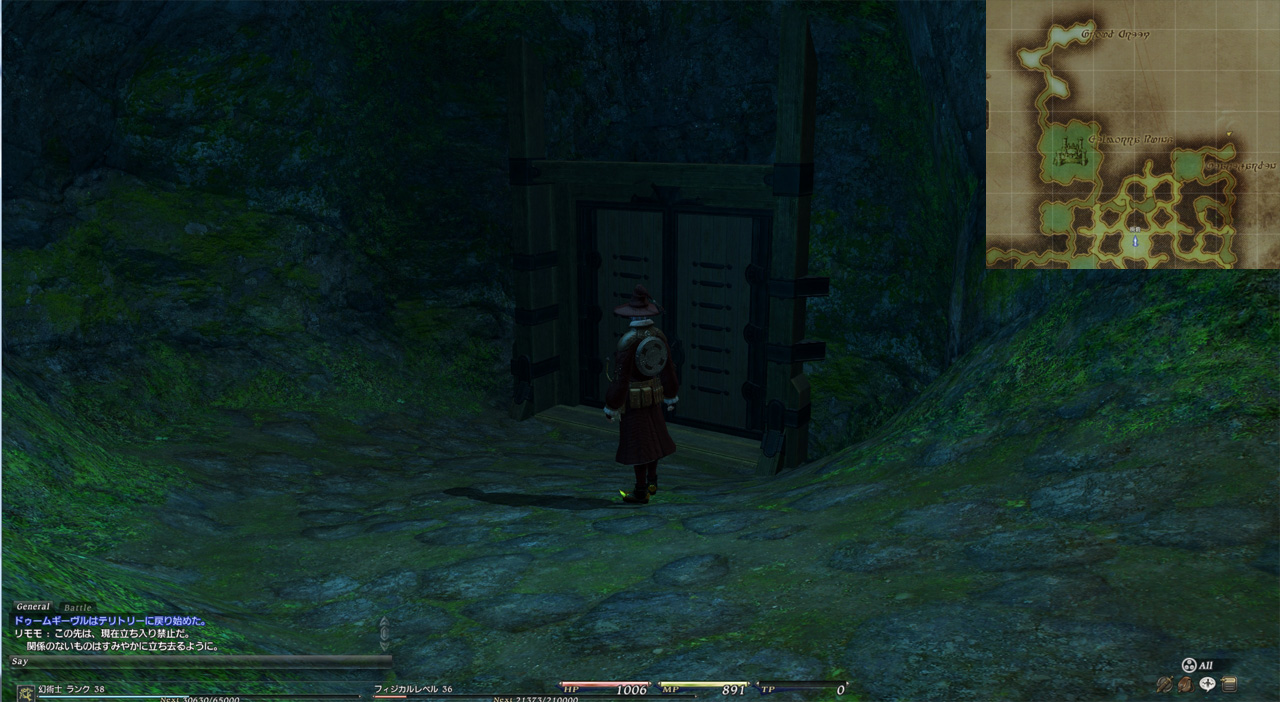Click the player marker on the minimap
Viewport: 1280px width, 702px height.
click(1135, 241)
